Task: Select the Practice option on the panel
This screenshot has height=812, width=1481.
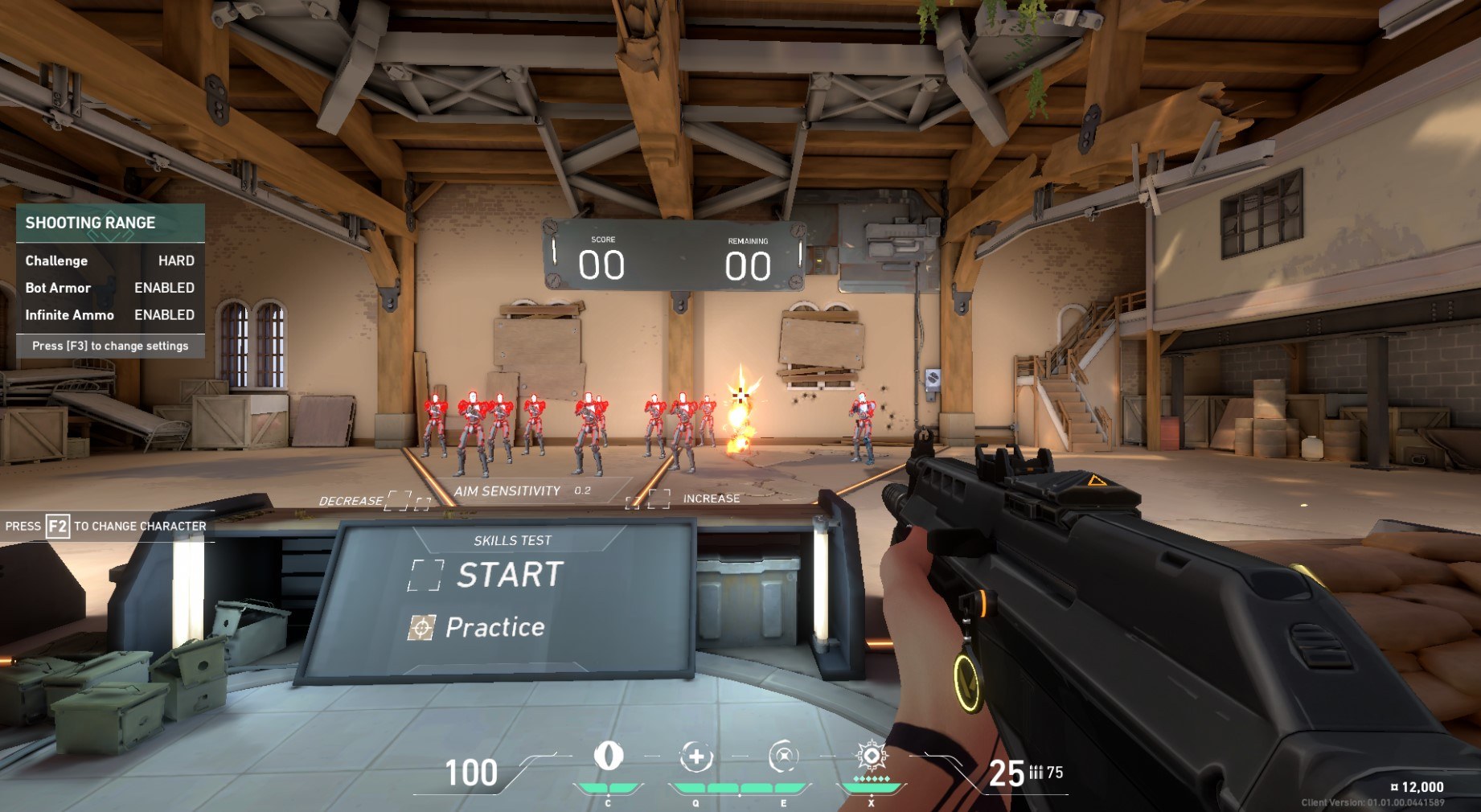Action: [x=422, y=628]
